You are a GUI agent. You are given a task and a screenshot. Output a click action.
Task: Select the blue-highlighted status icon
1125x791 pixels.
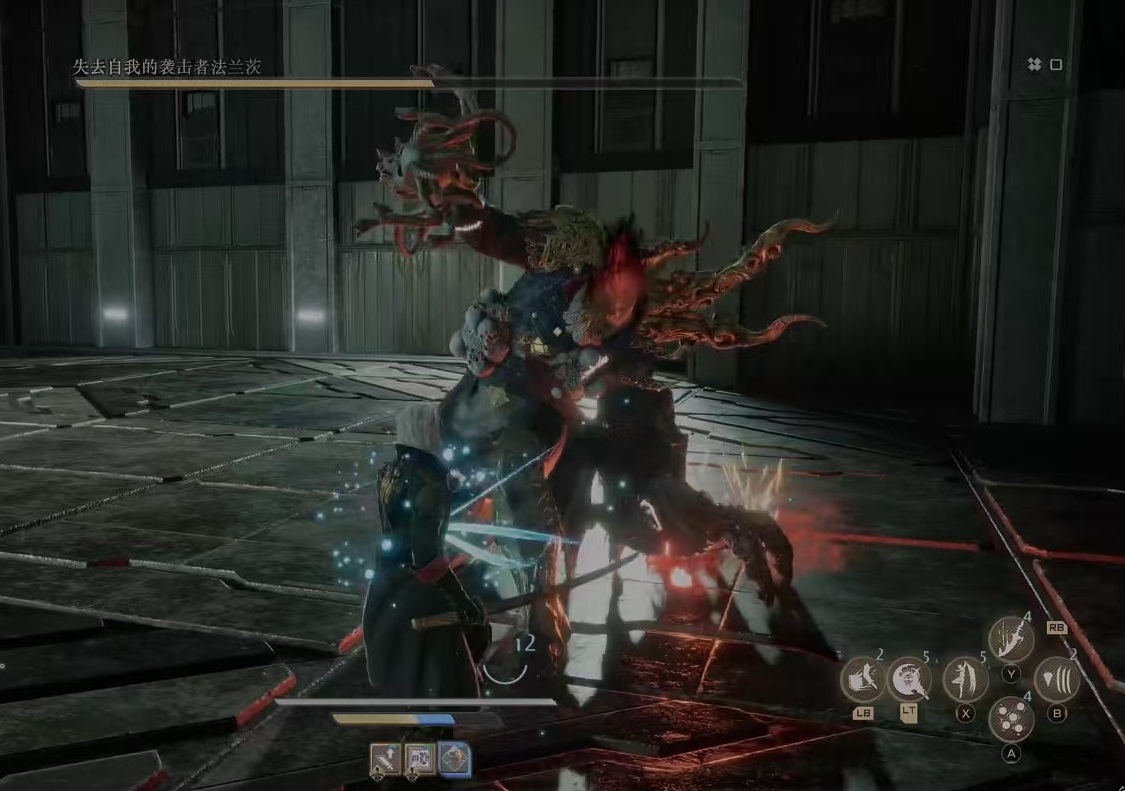[x=455, y=760]
